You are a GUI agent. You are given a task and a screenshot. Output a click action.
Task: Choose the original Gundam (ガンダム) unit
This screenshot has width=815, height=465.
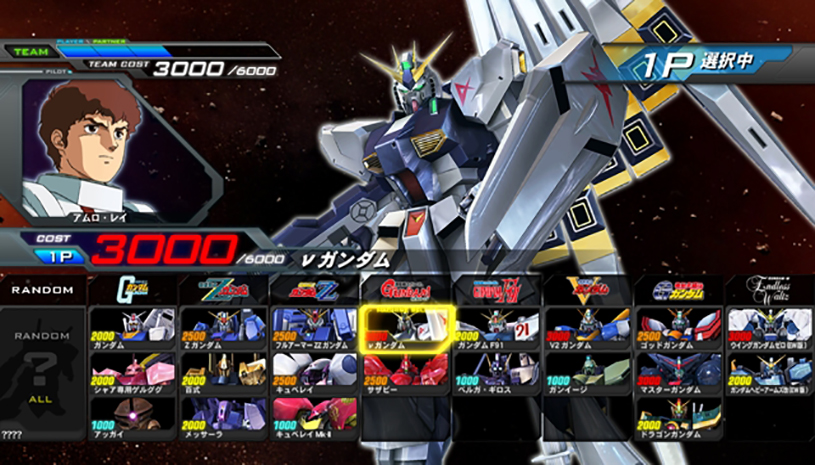click(x=133, y=327)
